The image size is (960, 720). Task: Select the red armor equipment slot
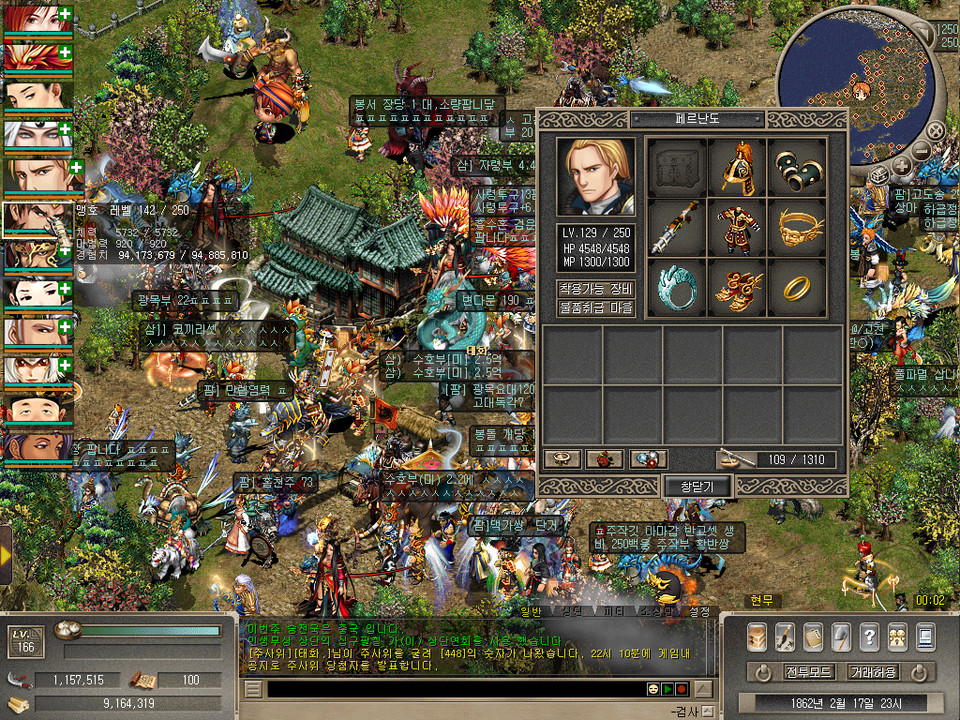[737, 228]
